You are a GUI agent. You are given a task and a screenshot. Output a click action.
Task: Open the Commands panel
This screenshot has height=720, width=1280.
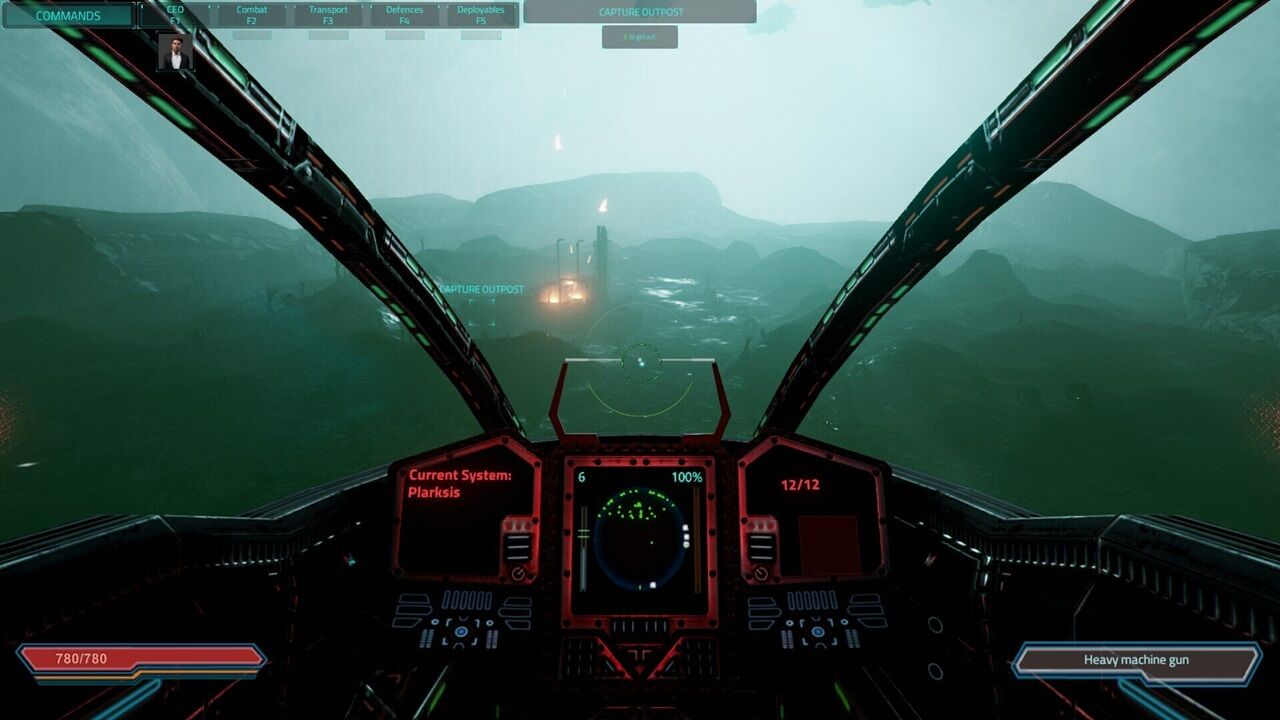point(68,15)
